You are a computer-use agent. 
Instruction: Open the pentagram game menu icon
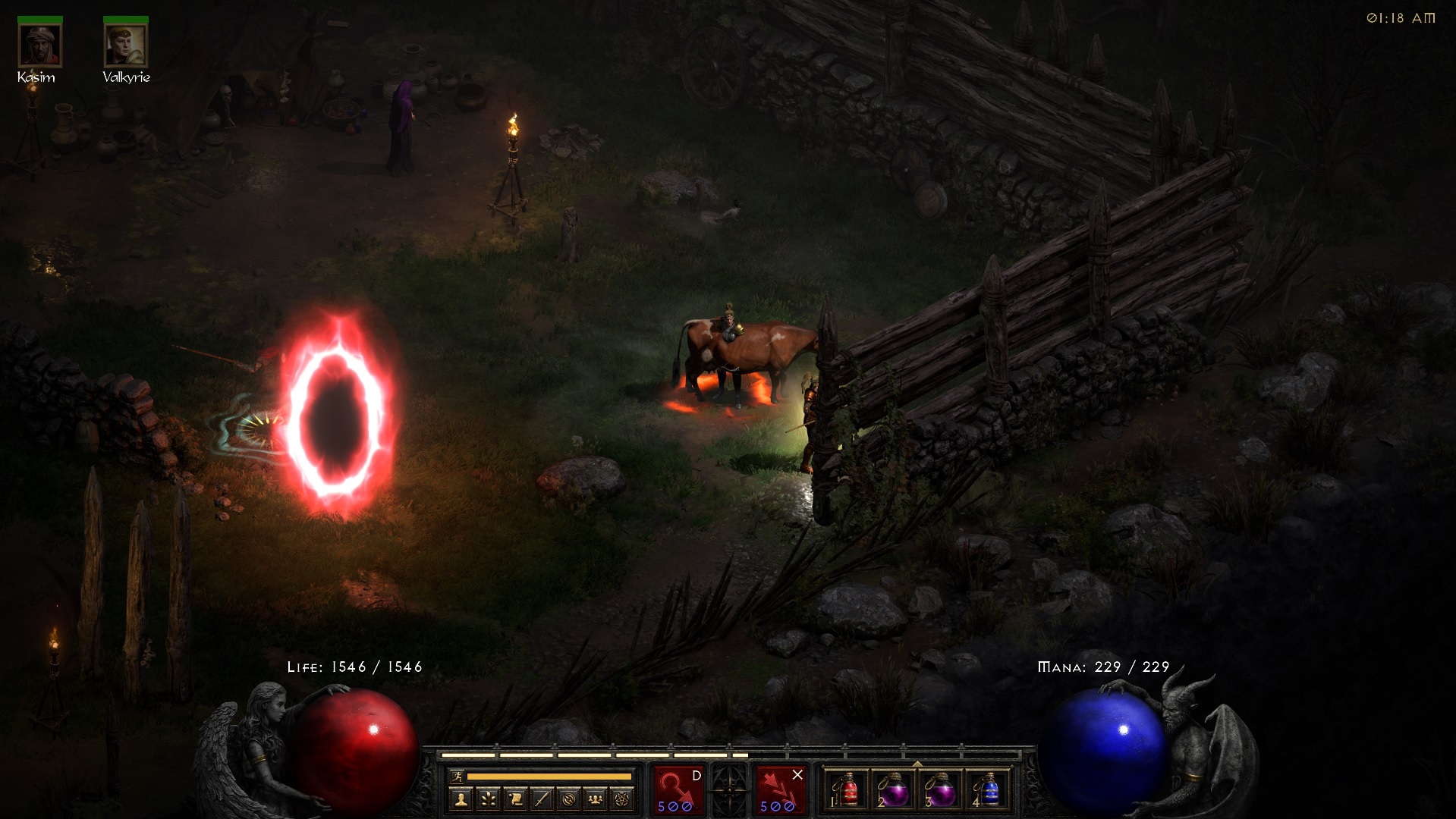click(624, 799)
